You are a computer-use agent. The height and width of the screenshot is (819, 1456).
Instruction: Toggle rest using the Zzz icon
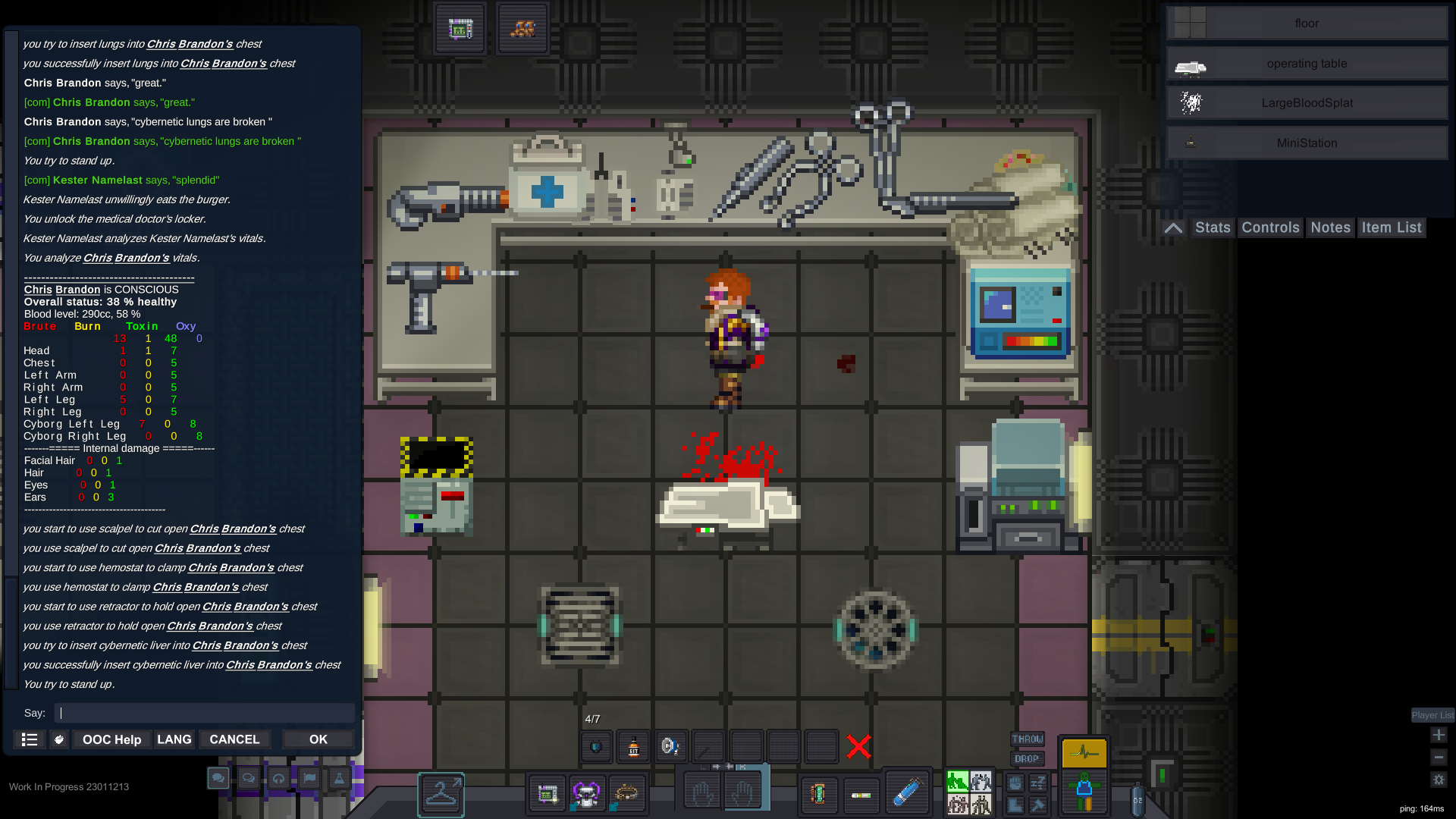click(x=1037, y=783)
